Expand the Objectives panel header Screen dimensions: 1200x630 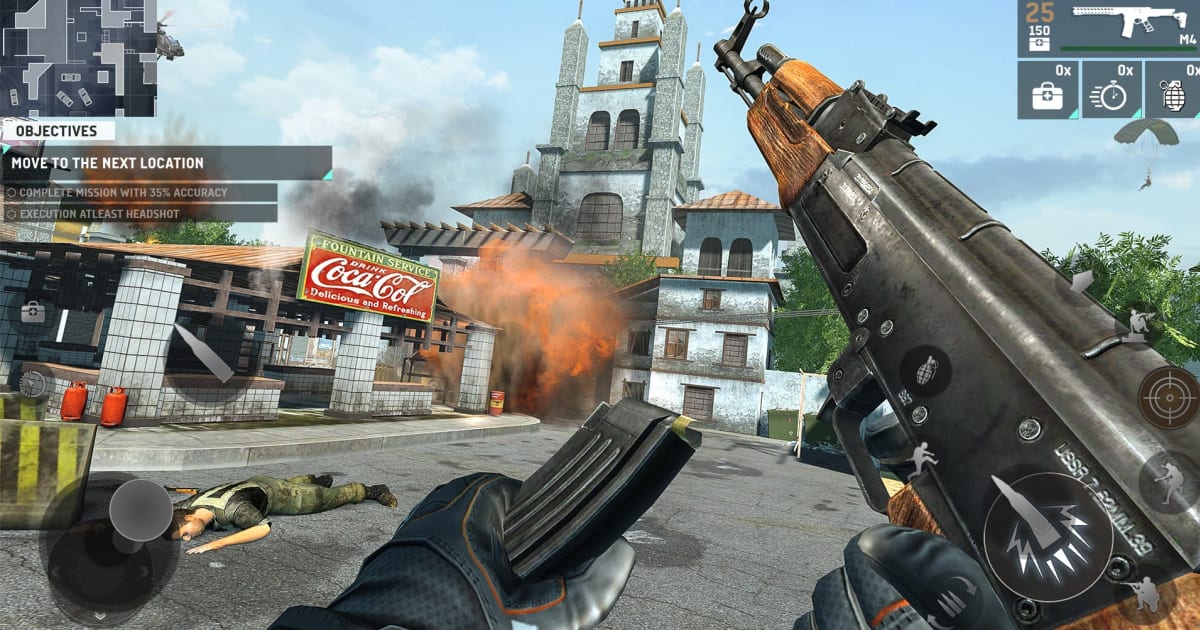[58, 131]
